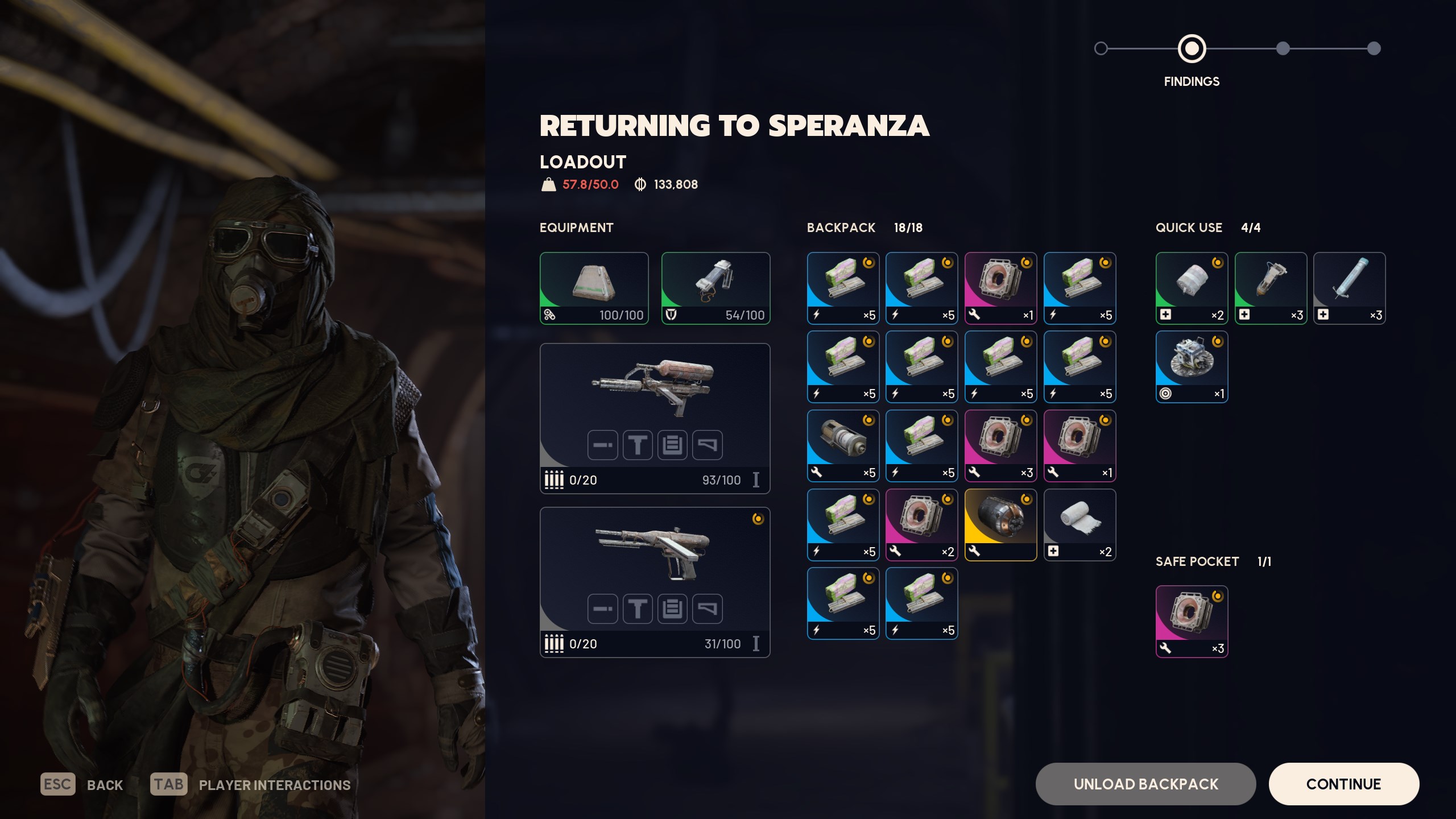Select the safe pocket item x3
Screen dimensions: 1456x819
point(1192,621)
